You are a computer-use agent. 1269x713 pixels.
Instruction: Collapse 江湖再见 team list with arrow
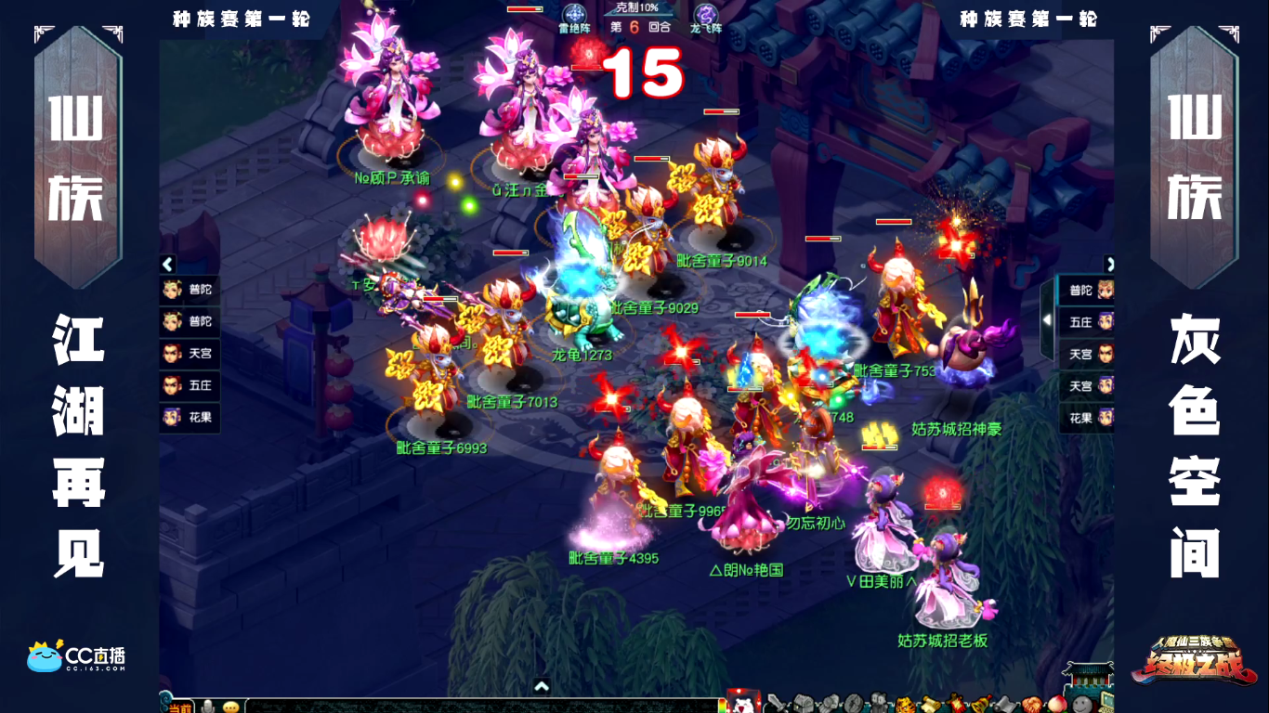168,264
